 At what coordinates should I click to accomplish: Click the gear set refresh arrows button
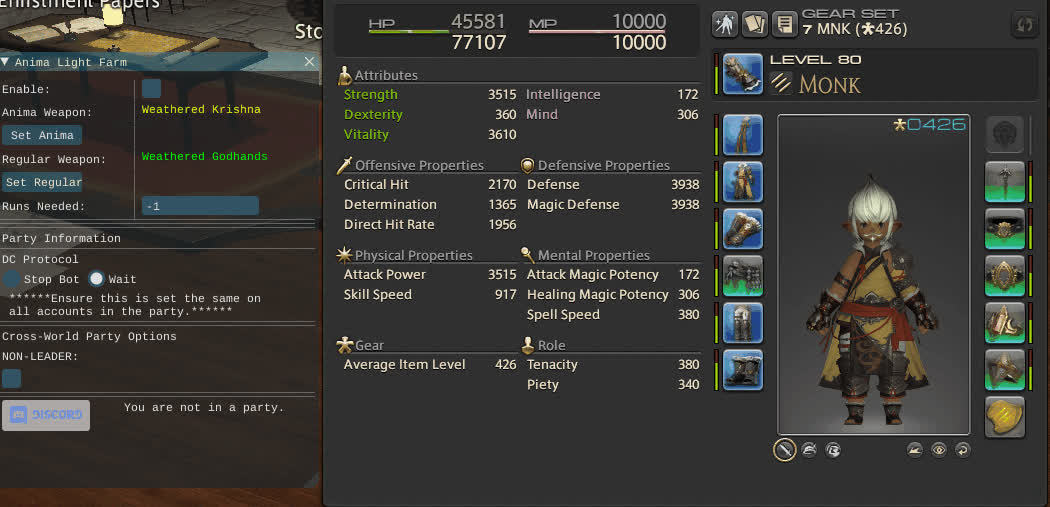[x=1023, y=24]
